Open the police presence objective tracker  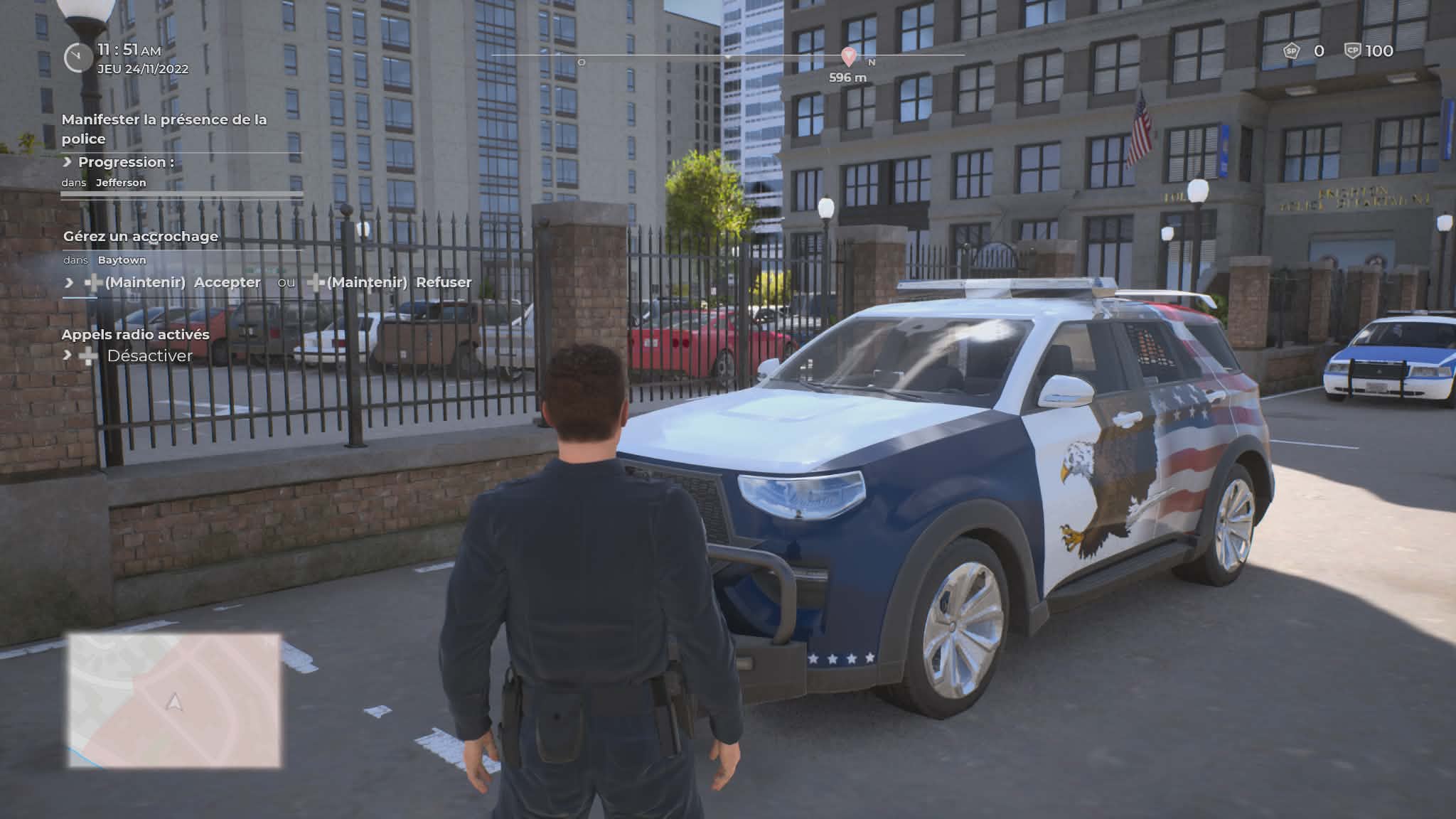tap(164, 129)
